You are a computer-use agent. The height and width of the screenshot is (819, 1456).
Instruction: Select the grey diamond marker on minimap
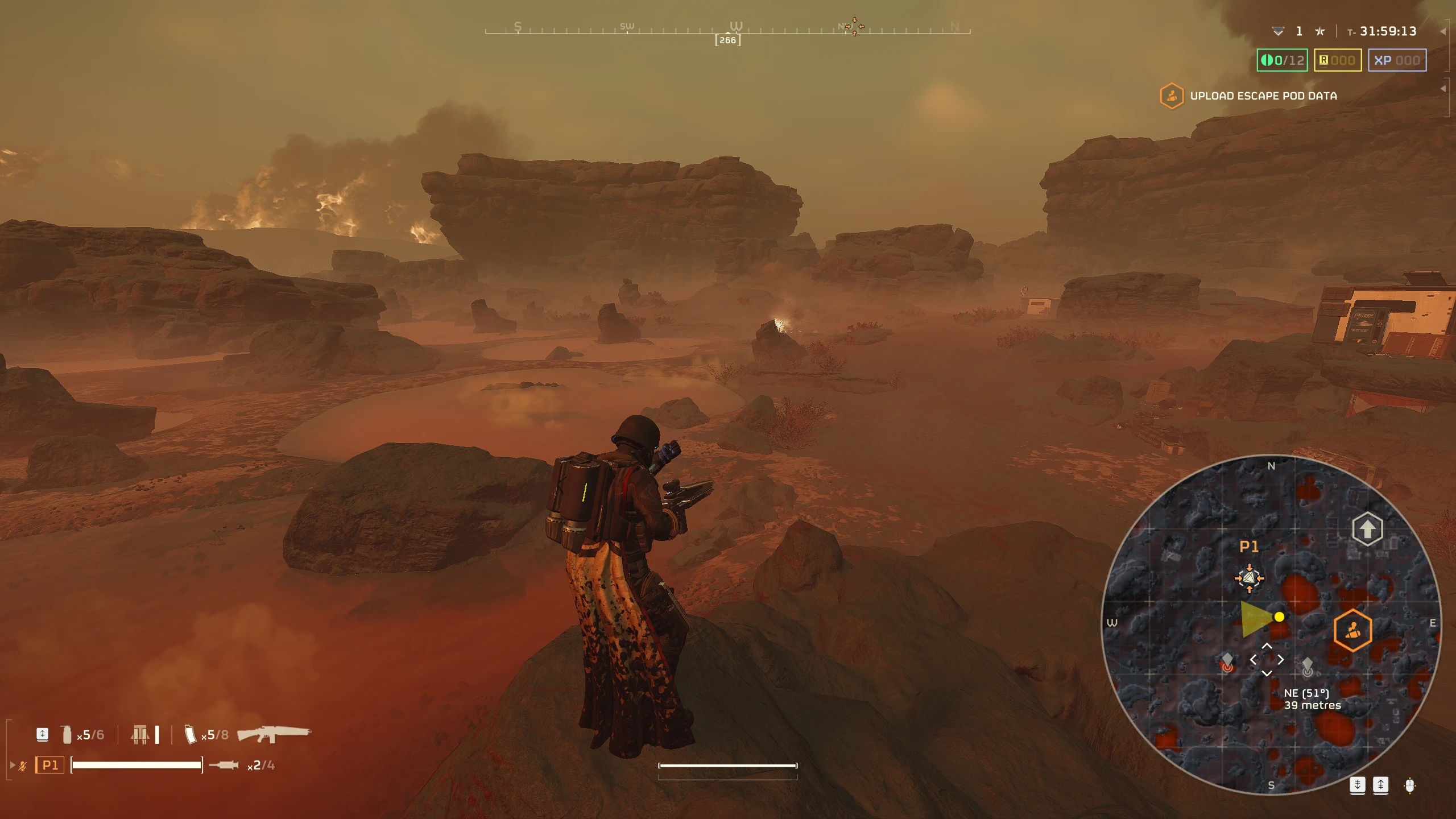(1307, 665)
